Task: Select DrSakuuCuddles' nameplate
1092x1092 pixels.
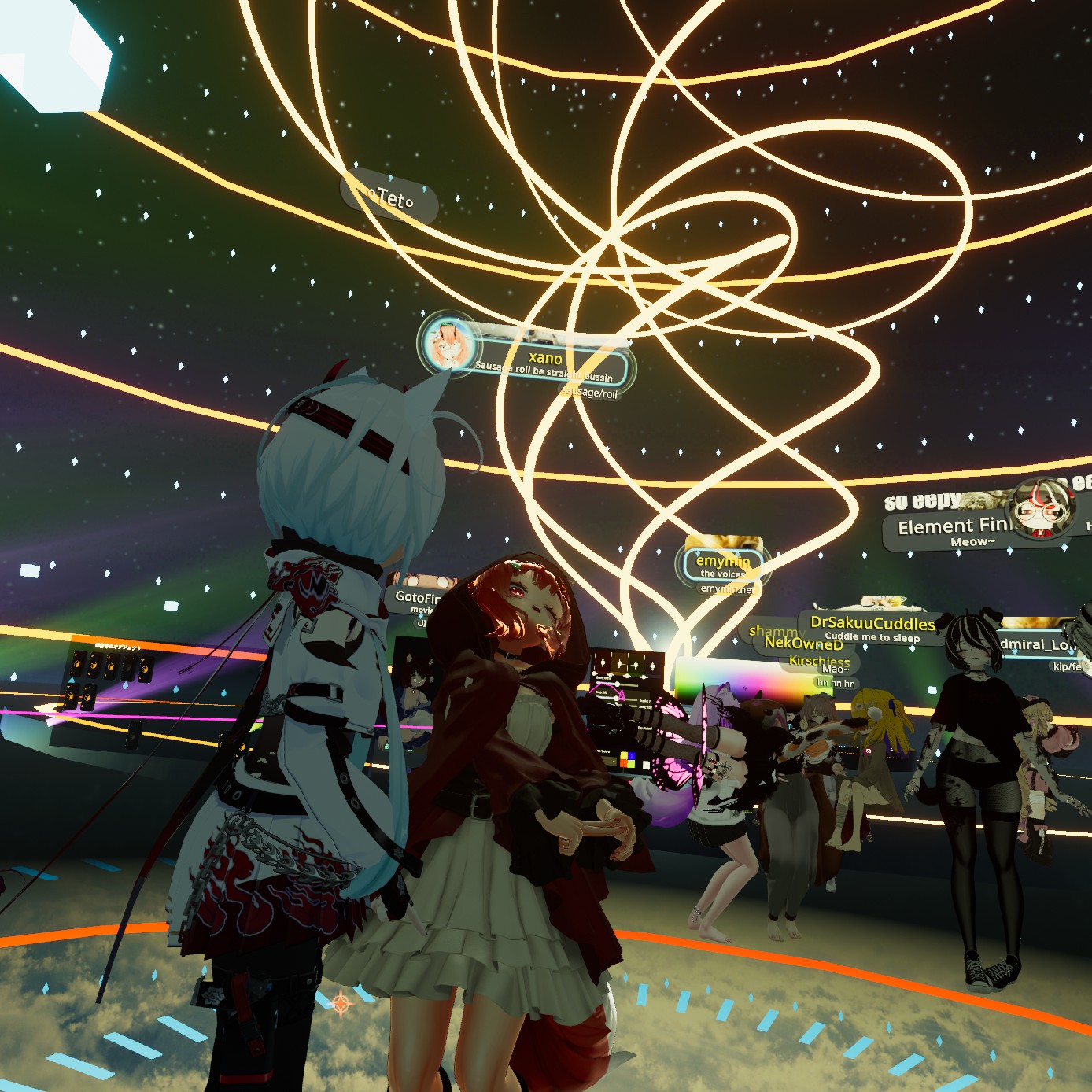Action: point(872,624)
